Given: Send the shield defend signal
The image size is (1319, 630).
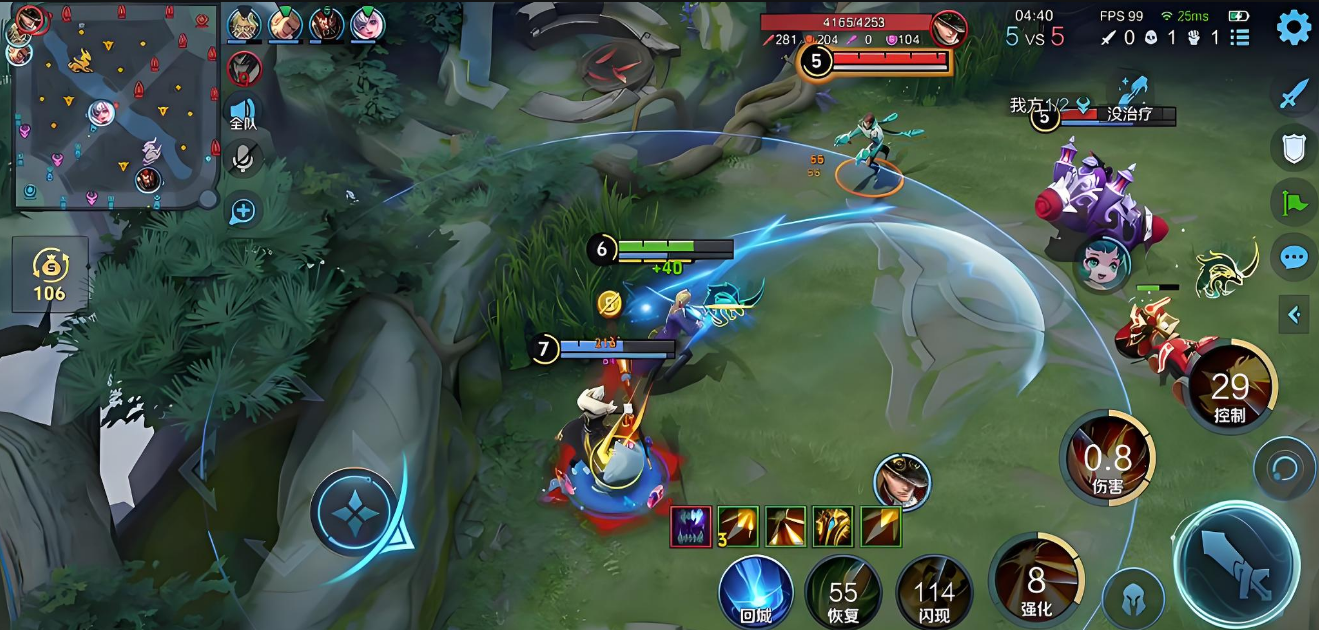Looking at the screenshot, I should pos(1294,148).
